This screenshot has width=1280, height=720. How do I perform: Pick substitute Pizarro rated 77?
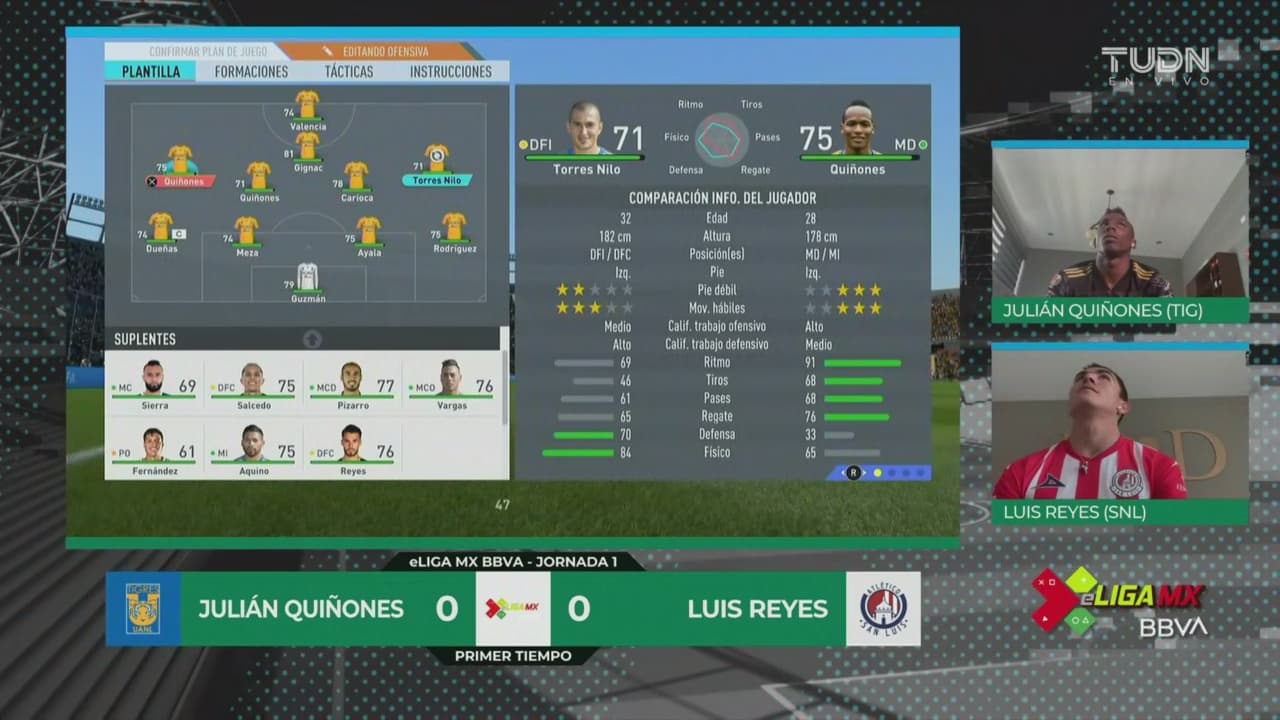tap(352, 384)
